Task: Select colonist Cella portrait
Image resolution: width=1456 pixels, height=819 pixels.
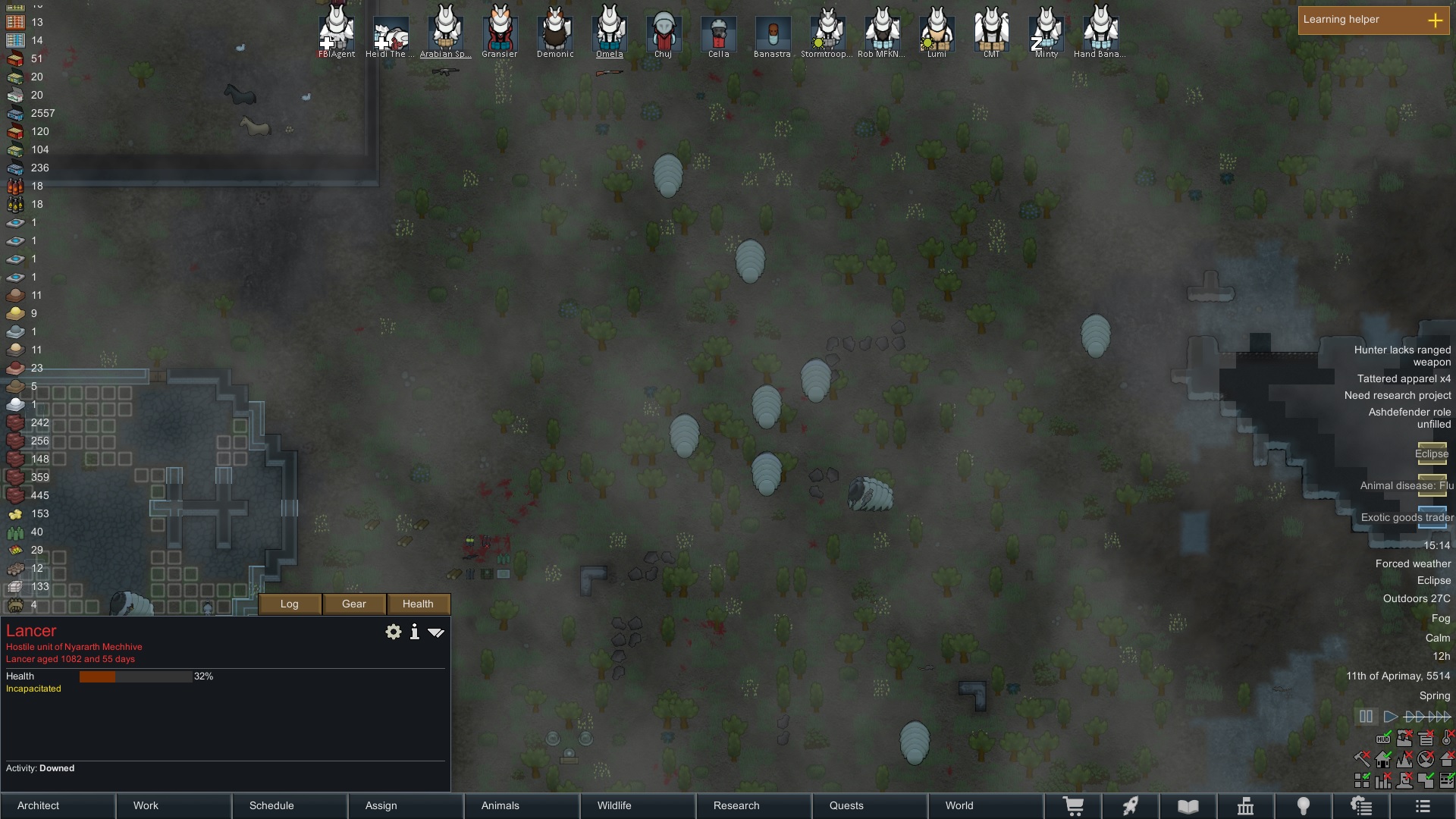Action: coord(718,32)
